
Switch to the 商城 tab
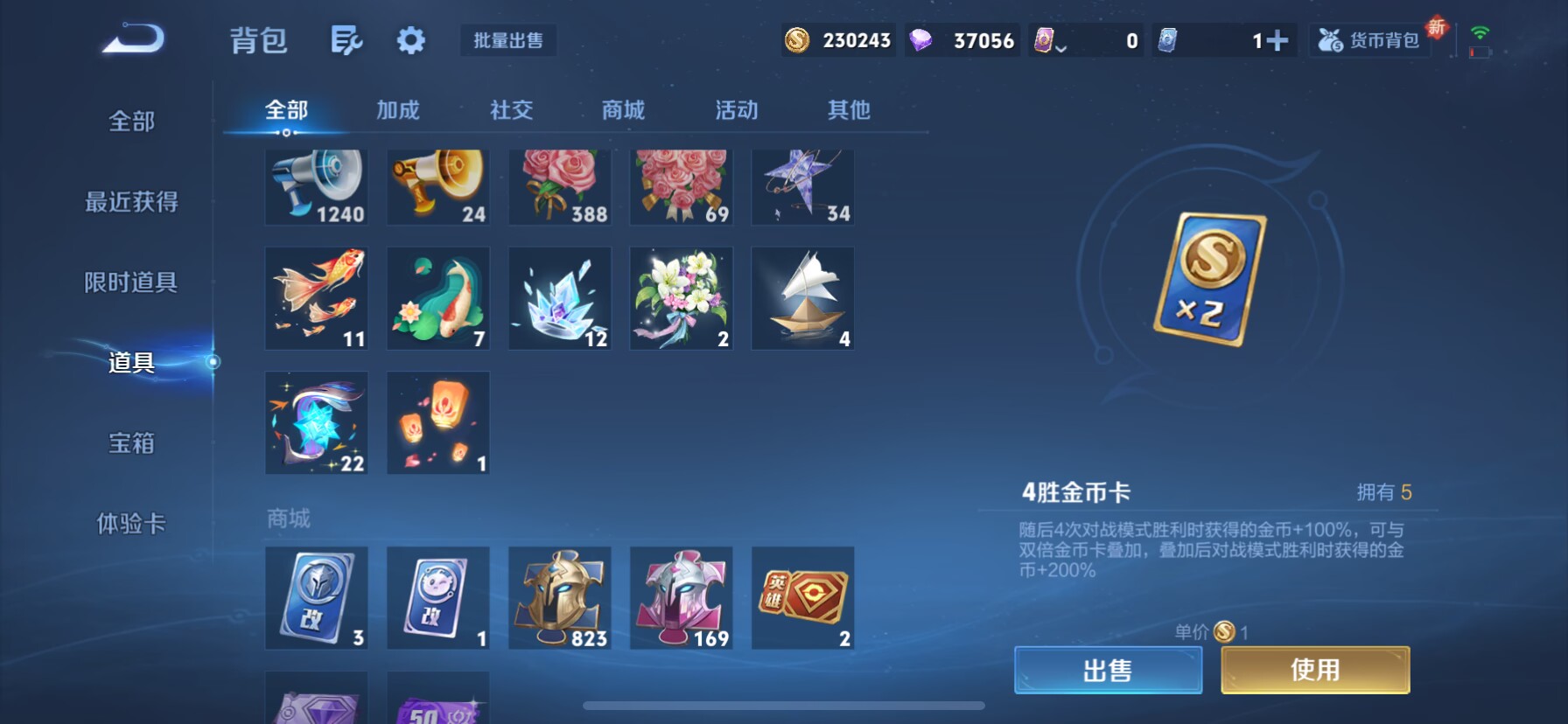[622, 110]
